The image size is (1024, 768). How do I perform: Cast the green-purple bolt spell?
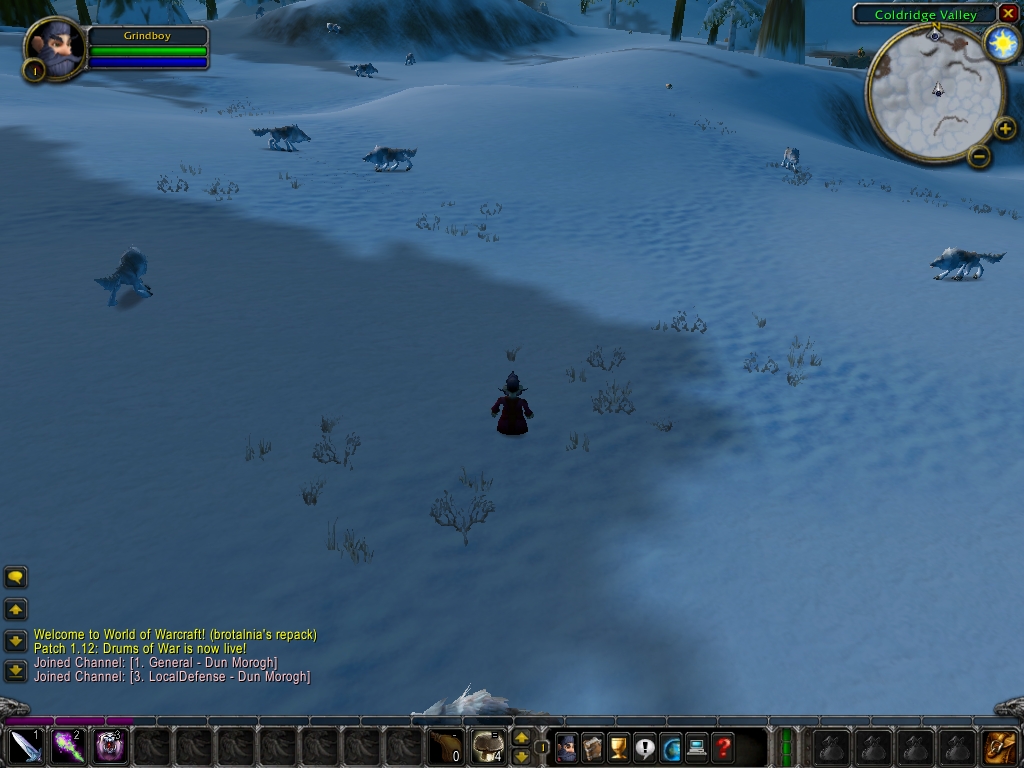point(68,746)
